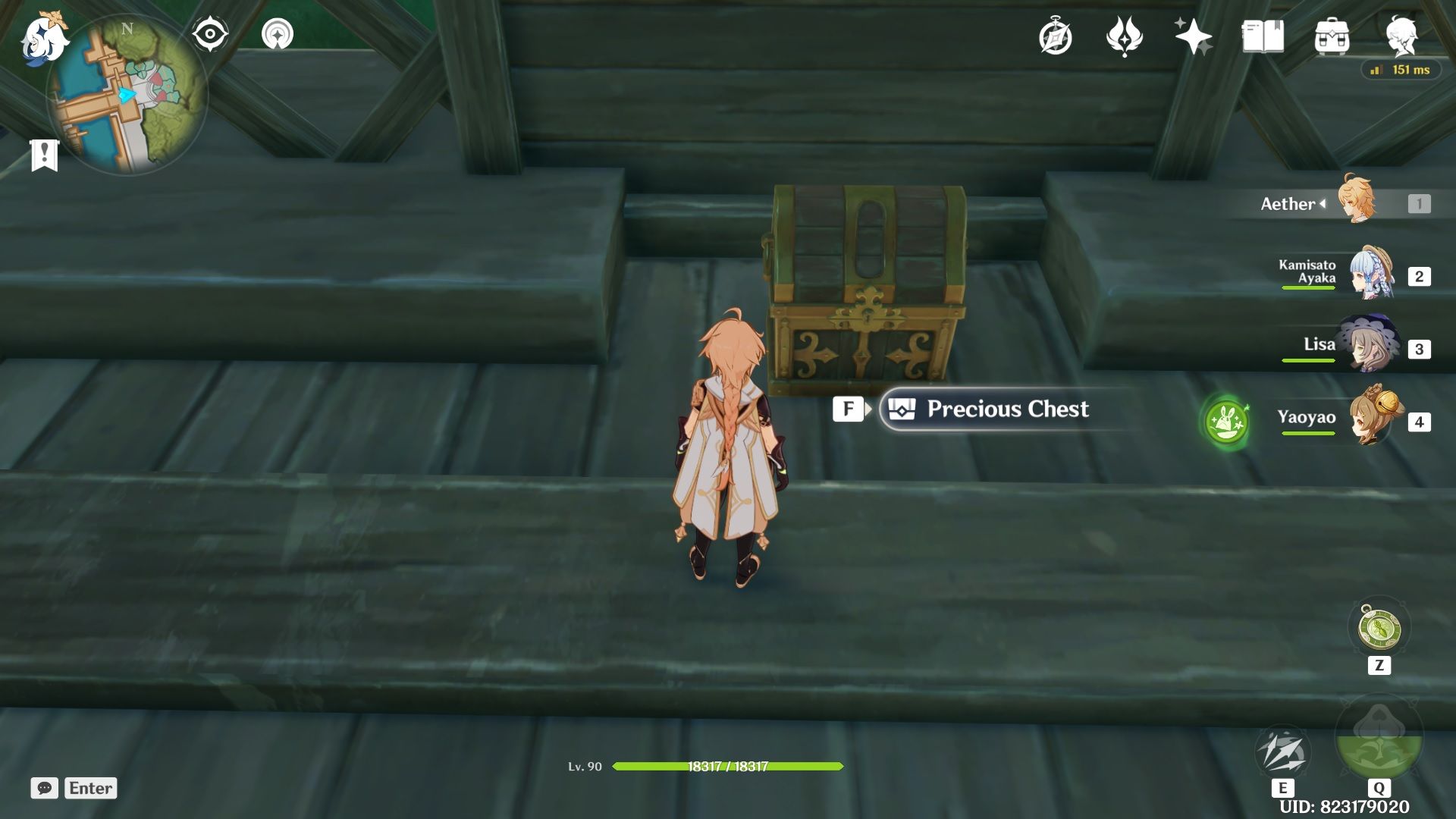Open the Paimon menu
The image size is (1456, 819).
tap(45, 42)
